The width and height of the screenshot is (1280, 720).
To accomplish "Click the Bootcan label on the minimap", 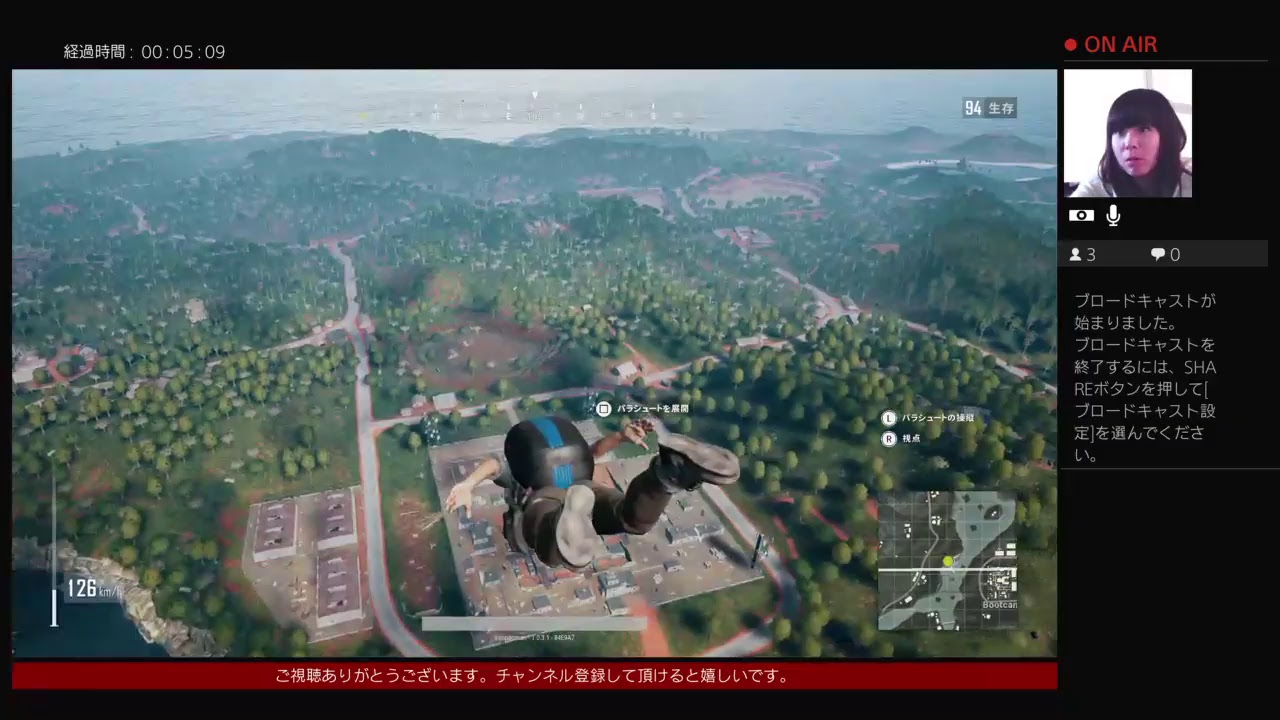I will tap(1000, 604).
